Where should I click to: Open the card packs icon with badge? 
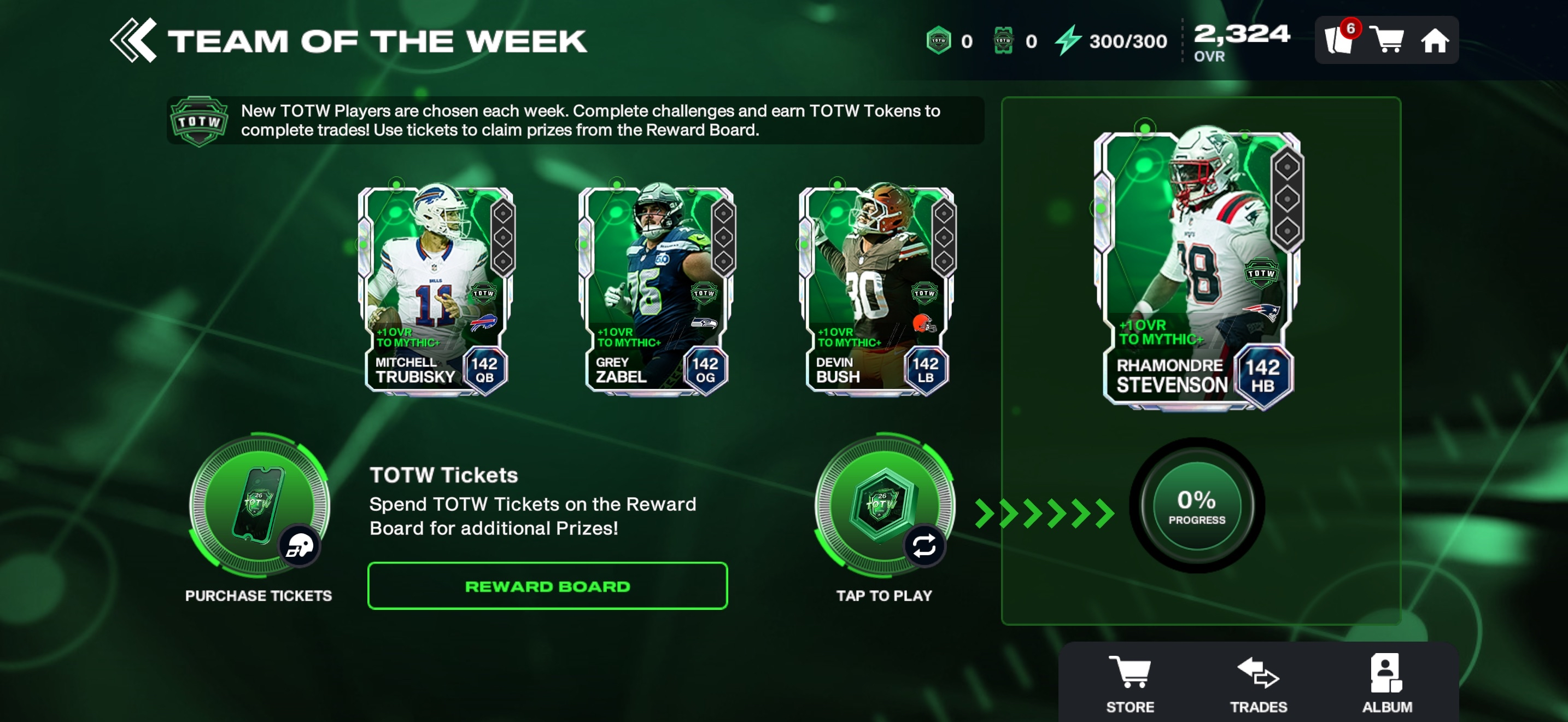point(1338,41)
